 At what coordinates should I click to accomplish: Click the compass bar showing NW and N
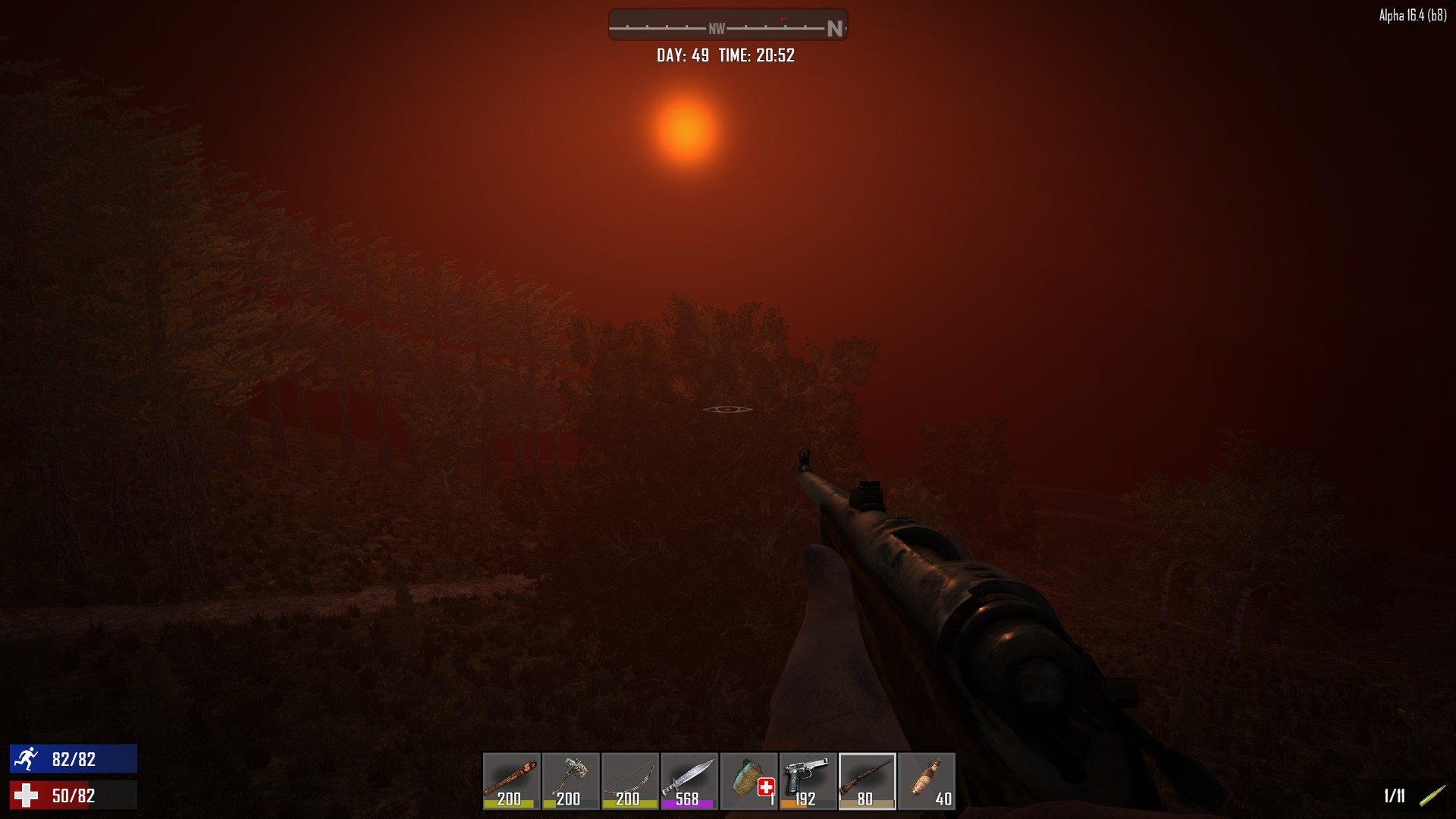click(x=727, y=25)
